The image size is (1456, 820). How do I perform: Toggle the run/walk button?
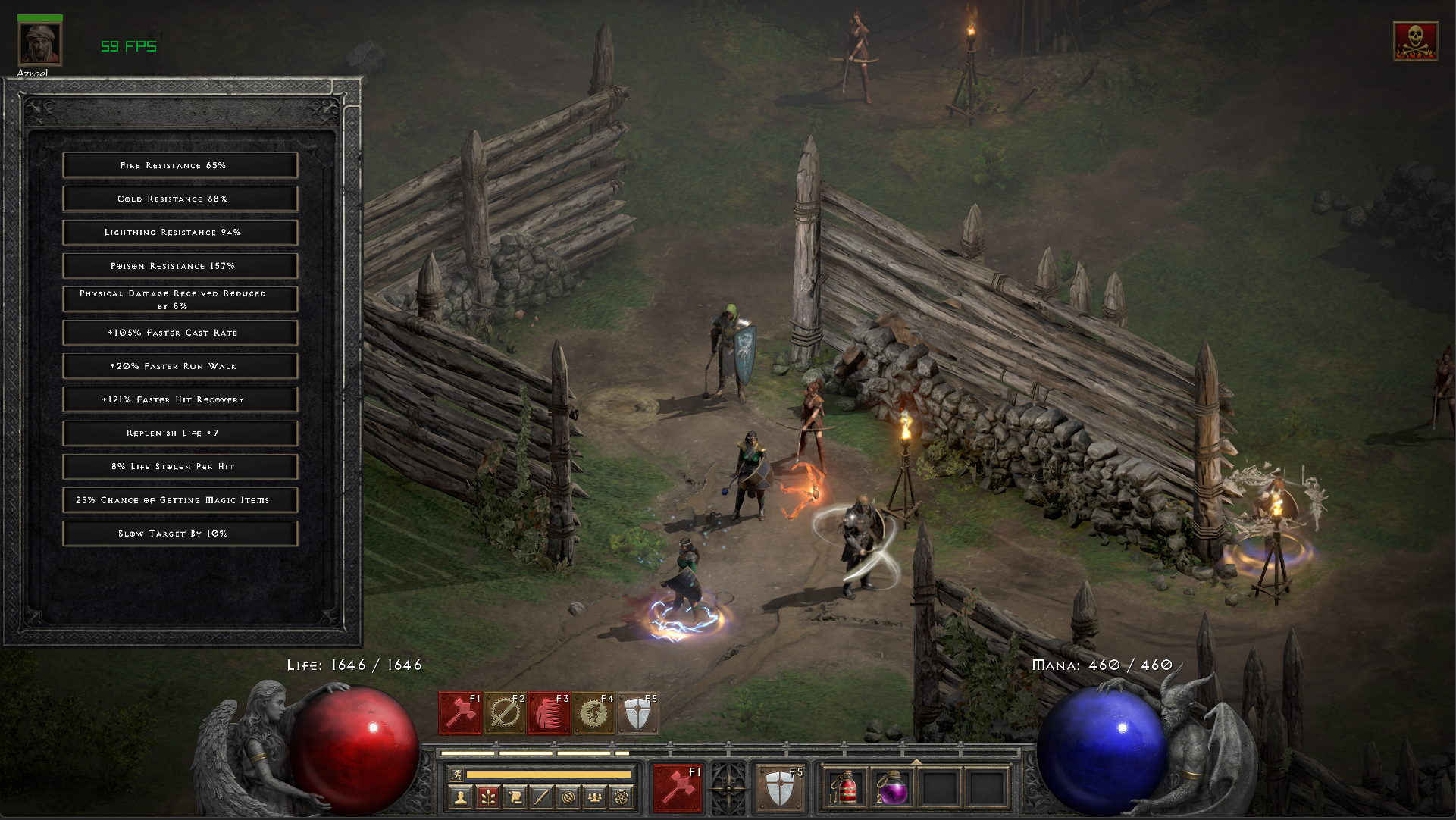456,774
